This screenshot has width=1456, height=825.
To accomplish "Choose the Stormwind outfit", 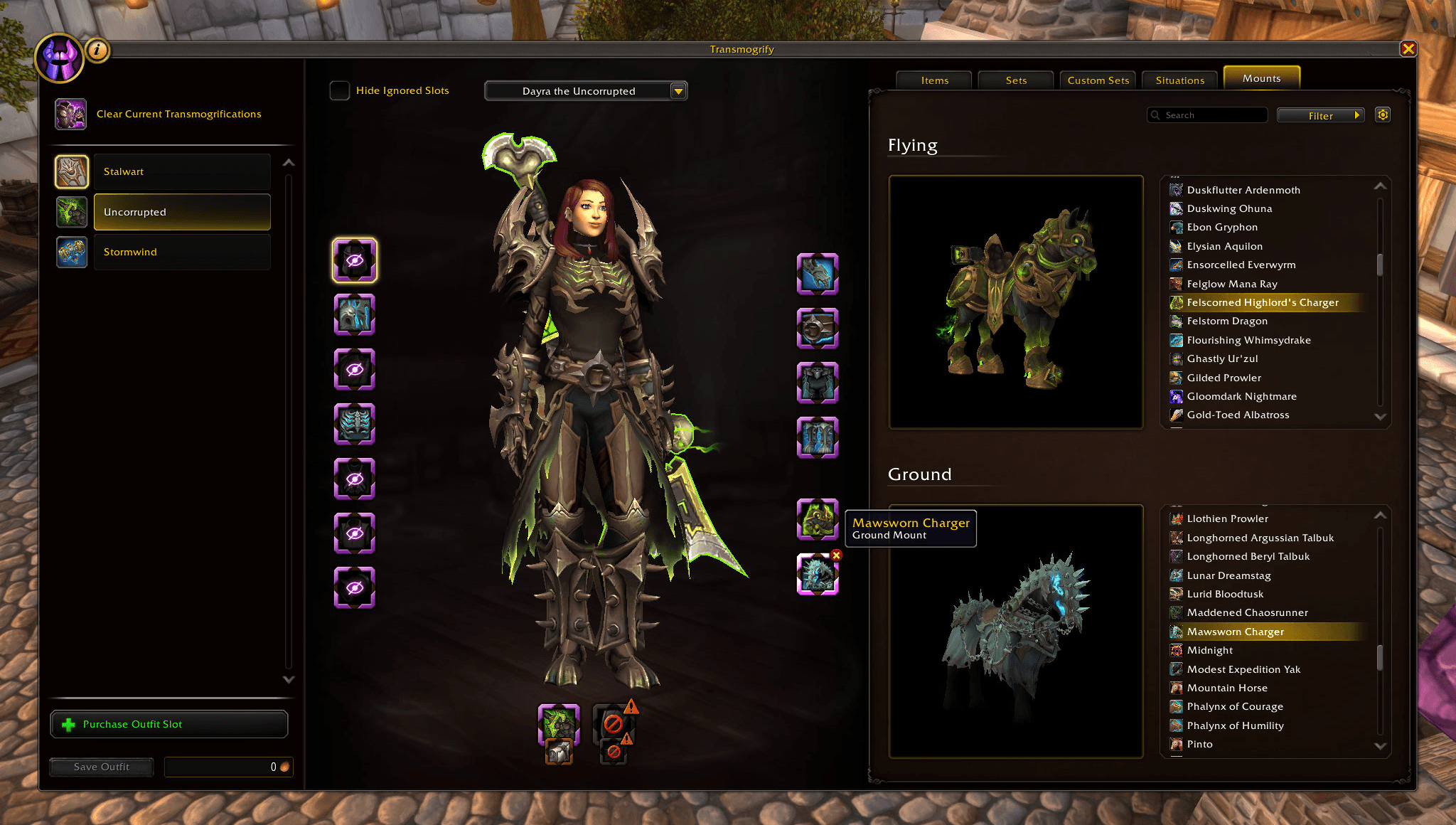I will click(x=181, y=252).
